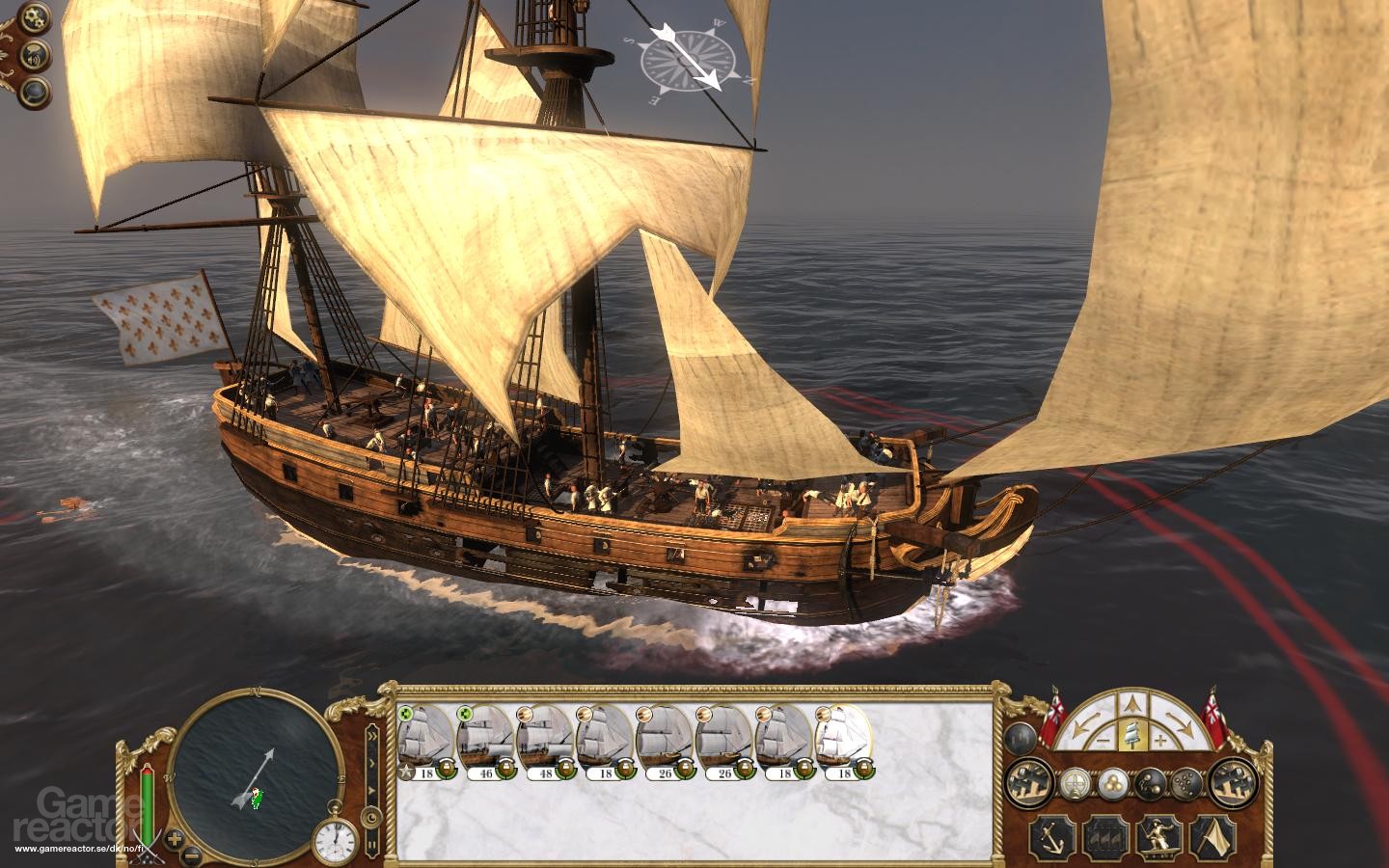
Task: Open the game menu icon at top-left
Action: tap(34, 18)
